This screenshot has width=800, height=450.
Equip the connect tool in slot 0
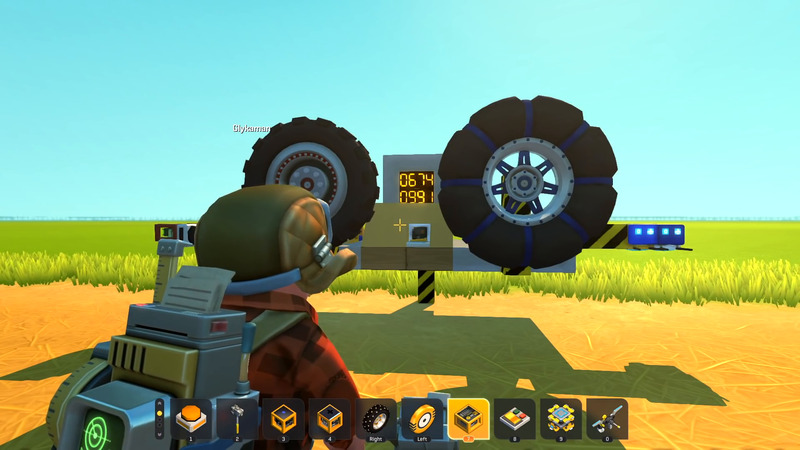click(607, 419)
